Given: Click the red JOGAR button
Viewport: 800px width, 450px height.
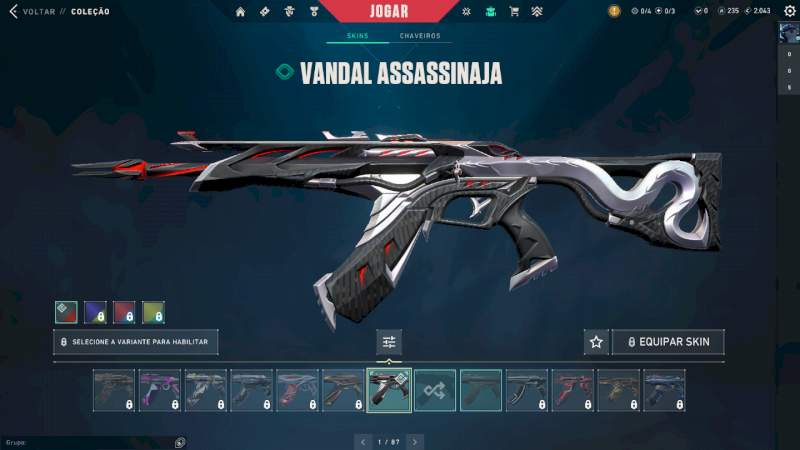Looking at the screenshot, I should (401, 11).
